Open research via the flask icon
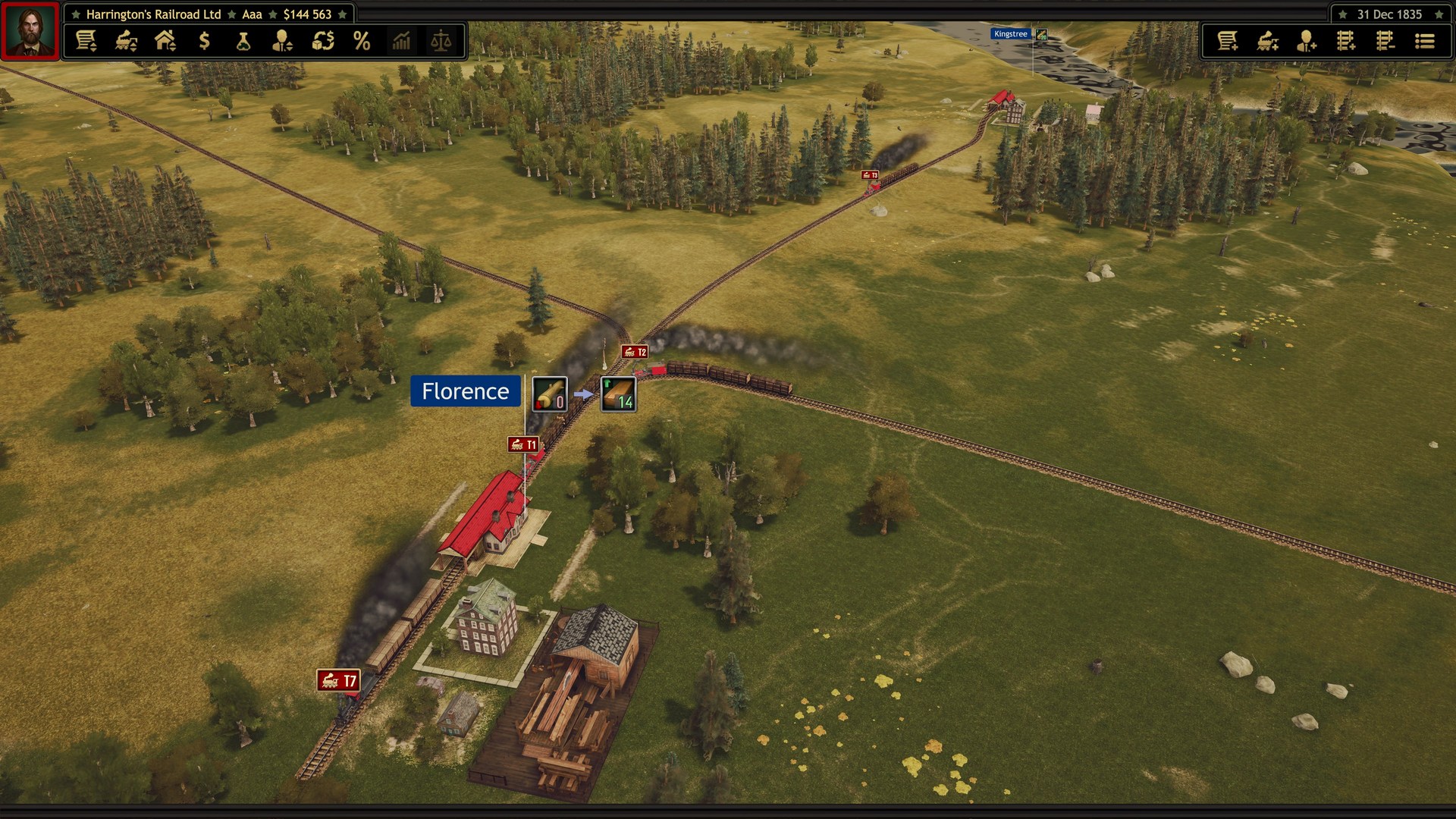Viewport: 1456px width, 819px height. coord(243,42)
